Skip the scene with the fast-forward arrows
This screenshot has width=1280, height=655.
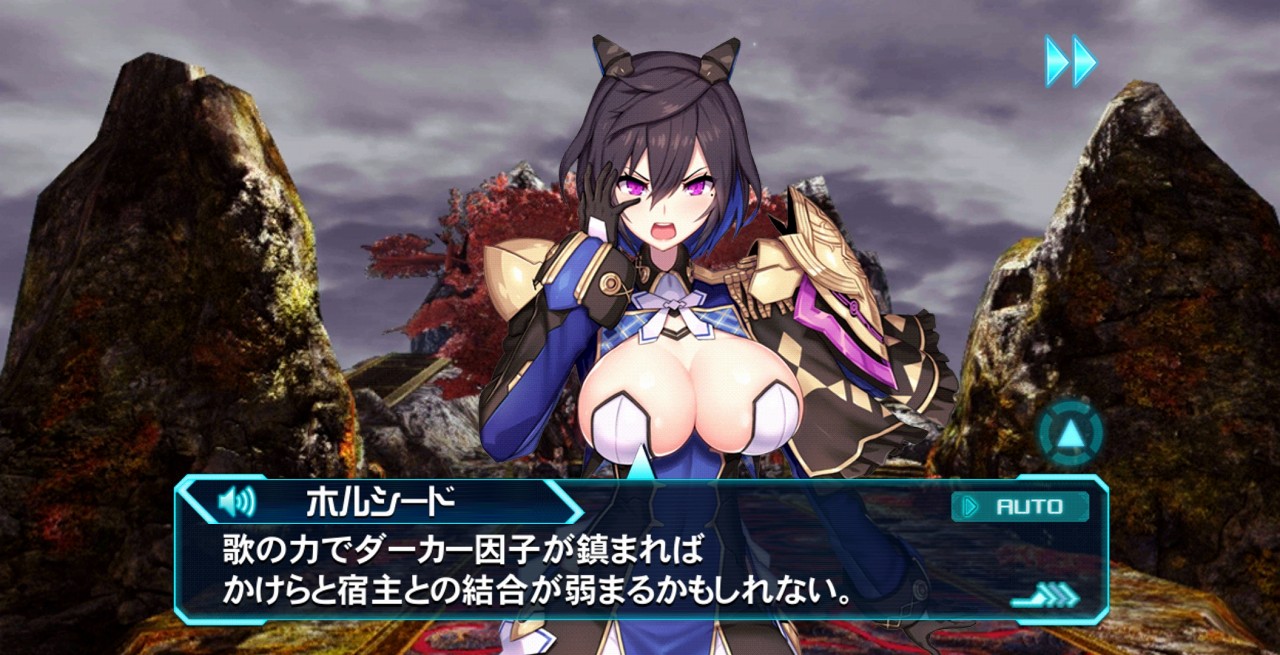click(x=1070, y=61)
